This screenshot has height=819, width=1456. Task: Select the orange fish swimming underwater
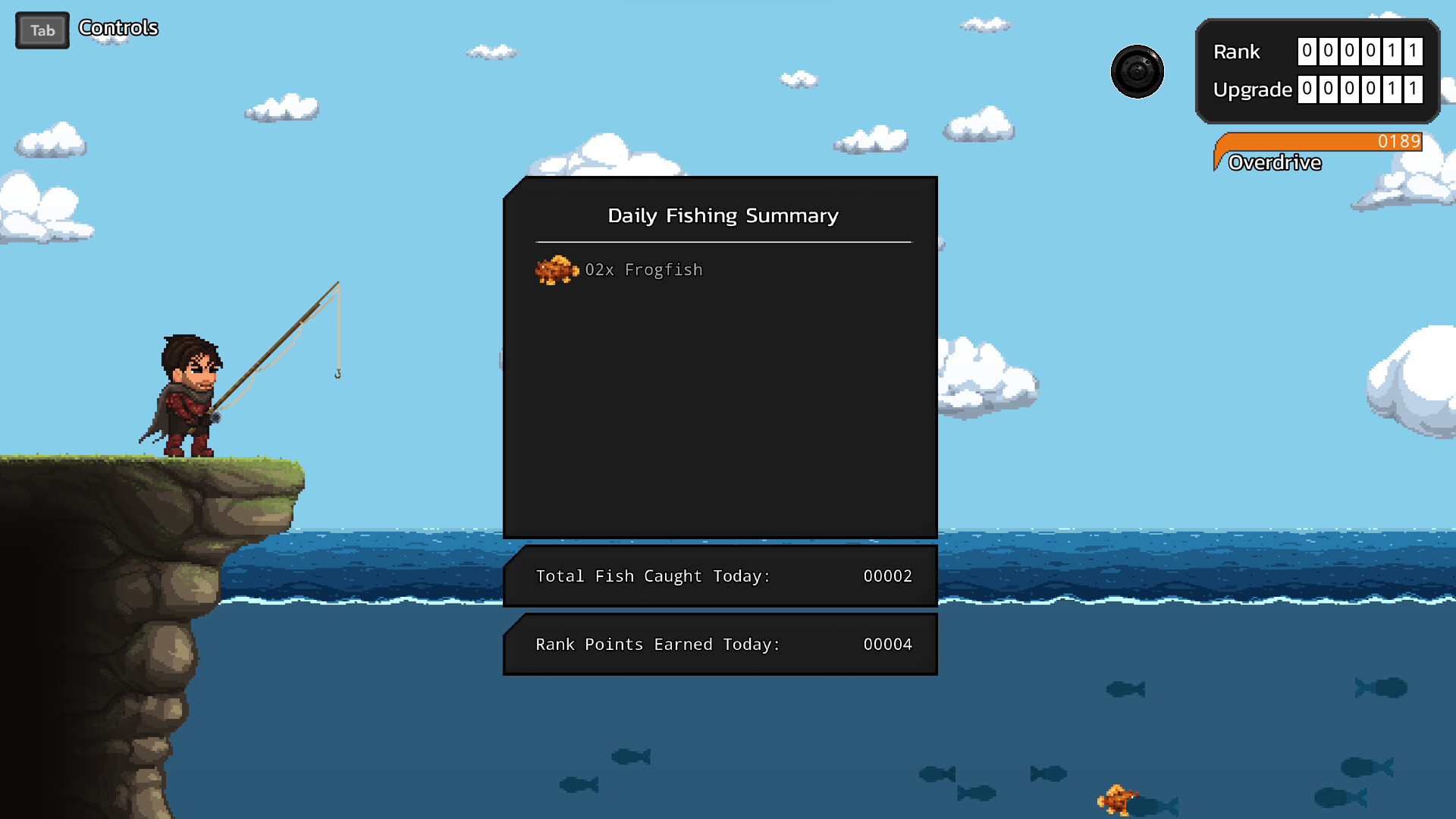point(1115,798)
